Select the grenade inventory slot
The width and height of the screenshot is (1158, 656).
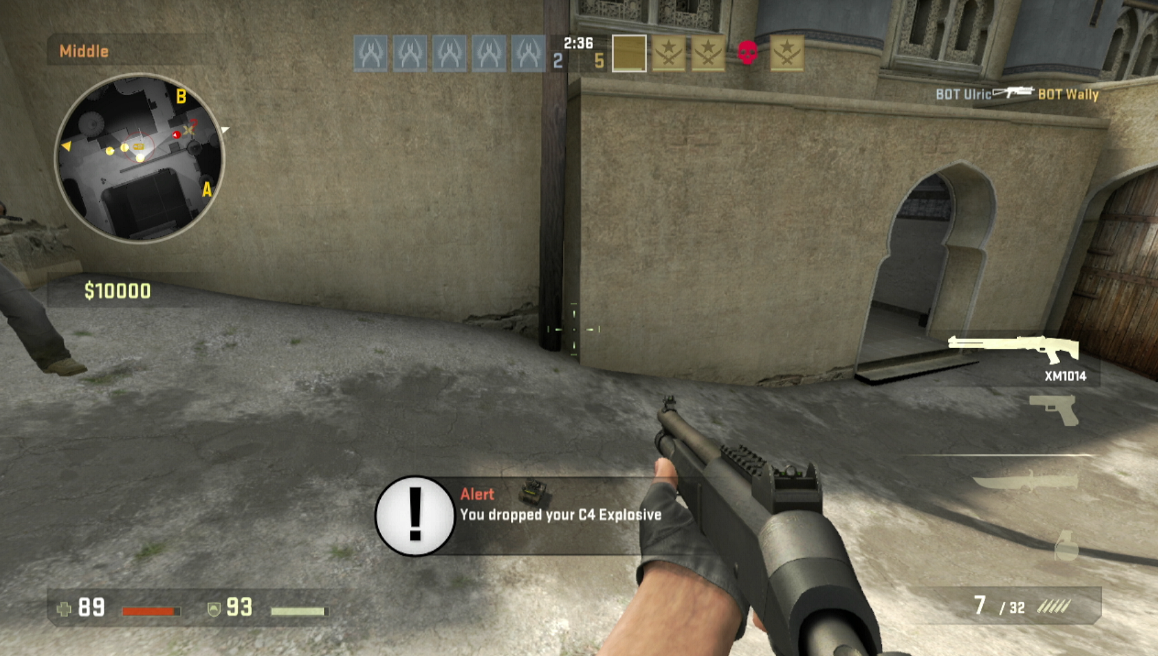pyautogui.click(x=1065, y=544)
